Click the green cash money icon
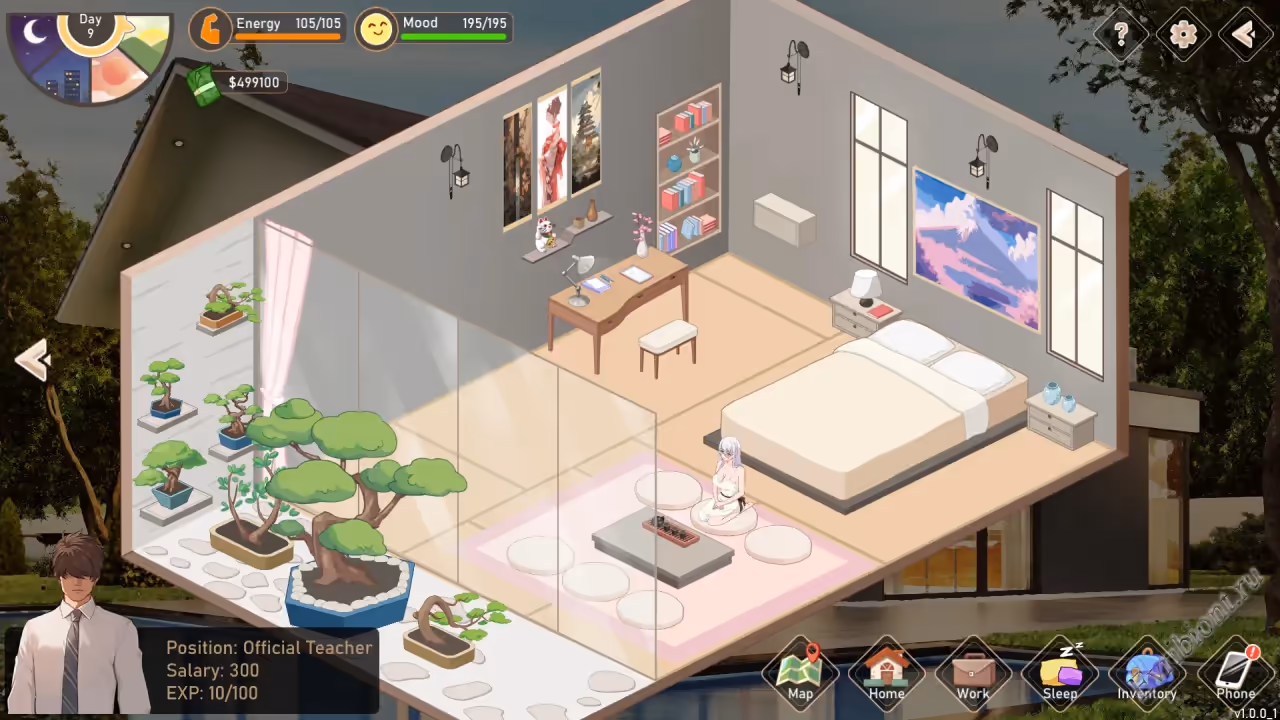Screen dimensions: 1280x720 click(x=204, y=85)
